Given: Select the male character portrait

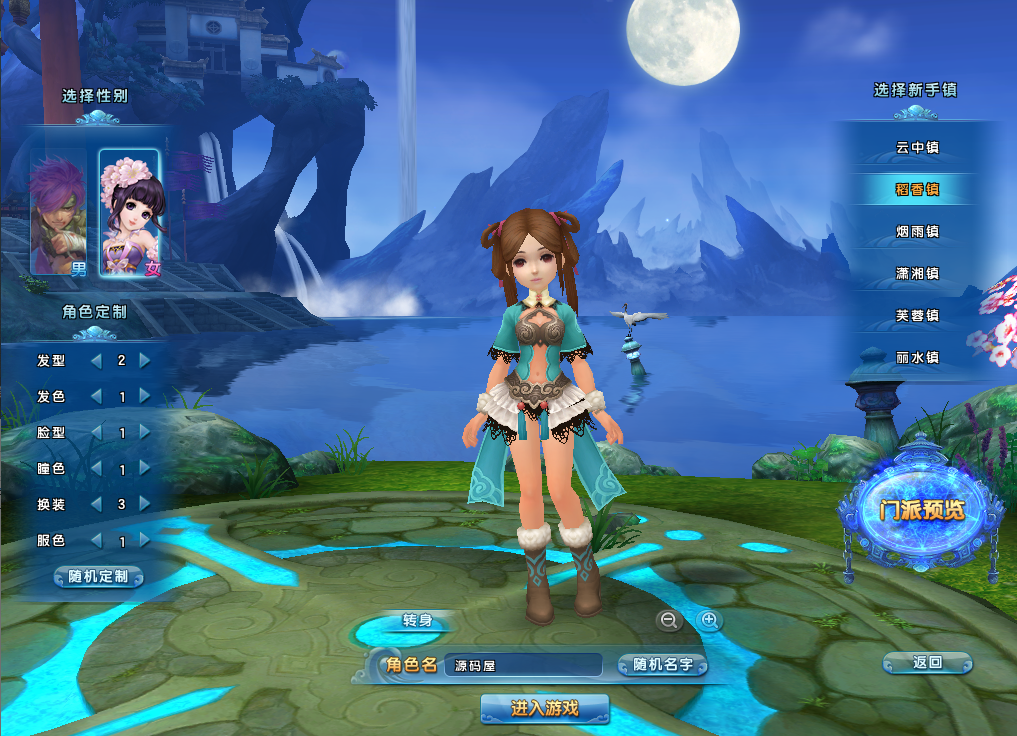Looking at the screenshot, I should pos(57,212).
